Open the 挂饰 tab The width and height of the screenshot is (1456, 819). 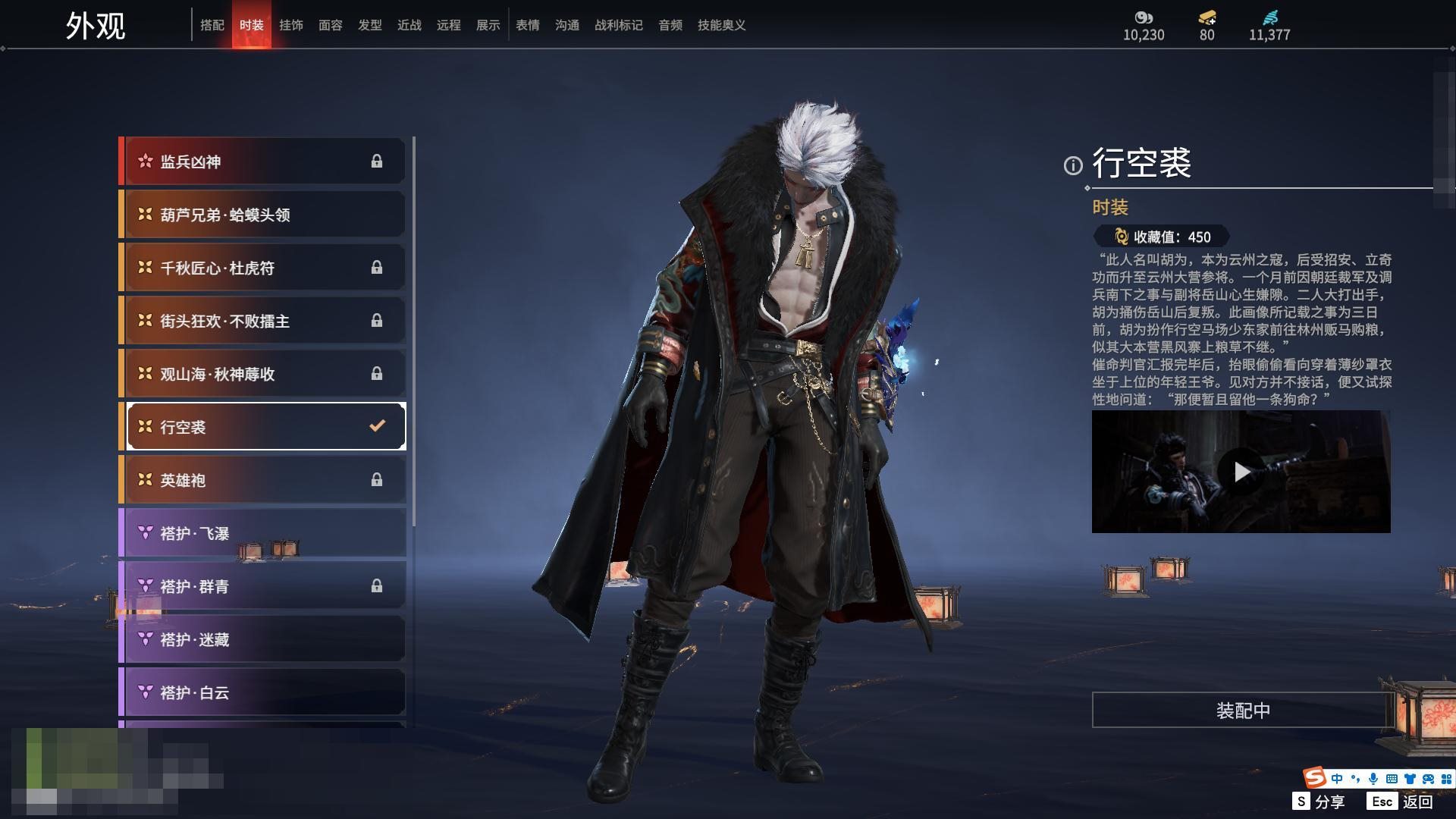(x=291, y=25)
